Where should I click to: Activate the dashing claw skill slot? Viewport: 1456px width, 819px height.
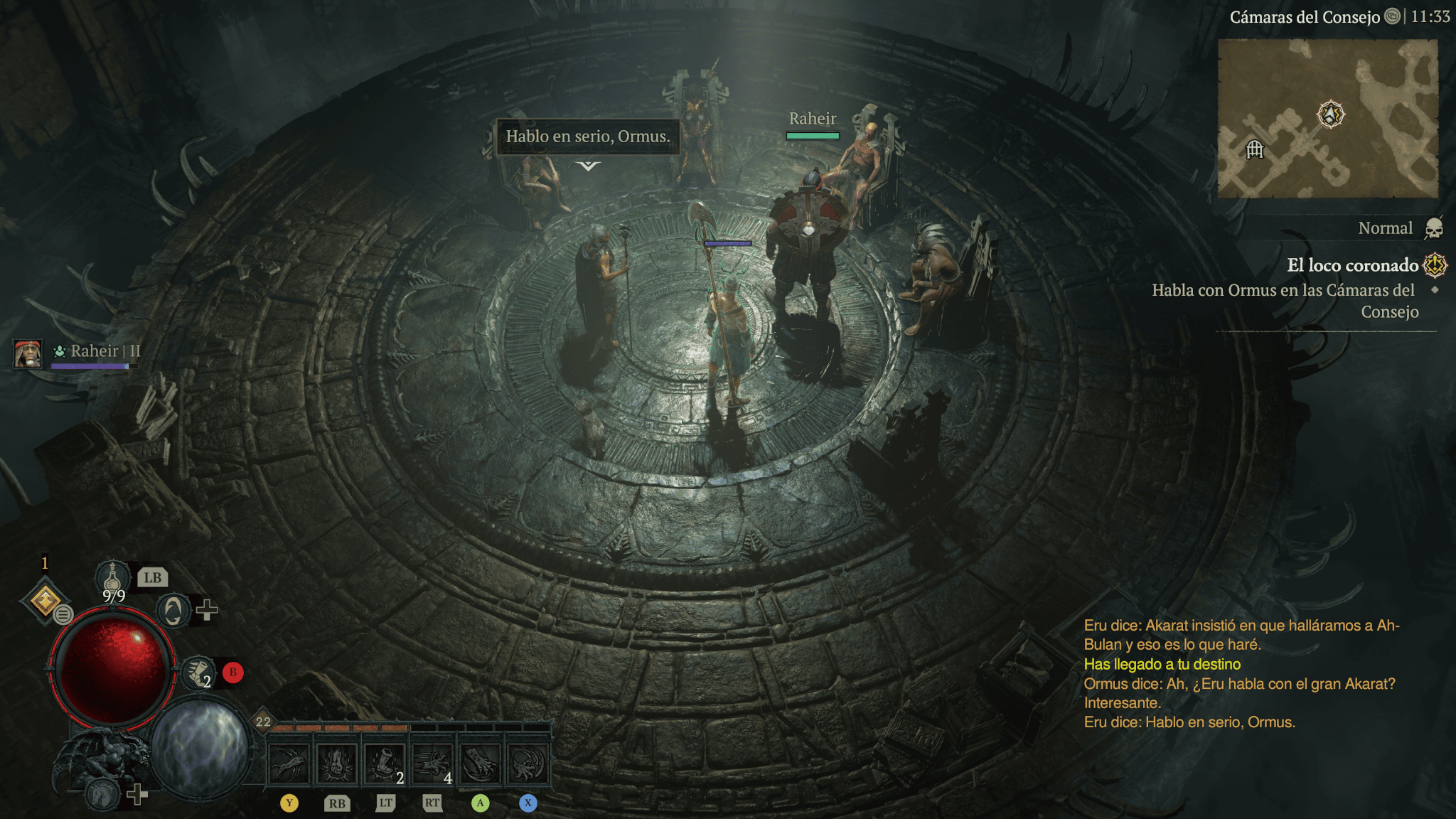(x=432, y=764)
